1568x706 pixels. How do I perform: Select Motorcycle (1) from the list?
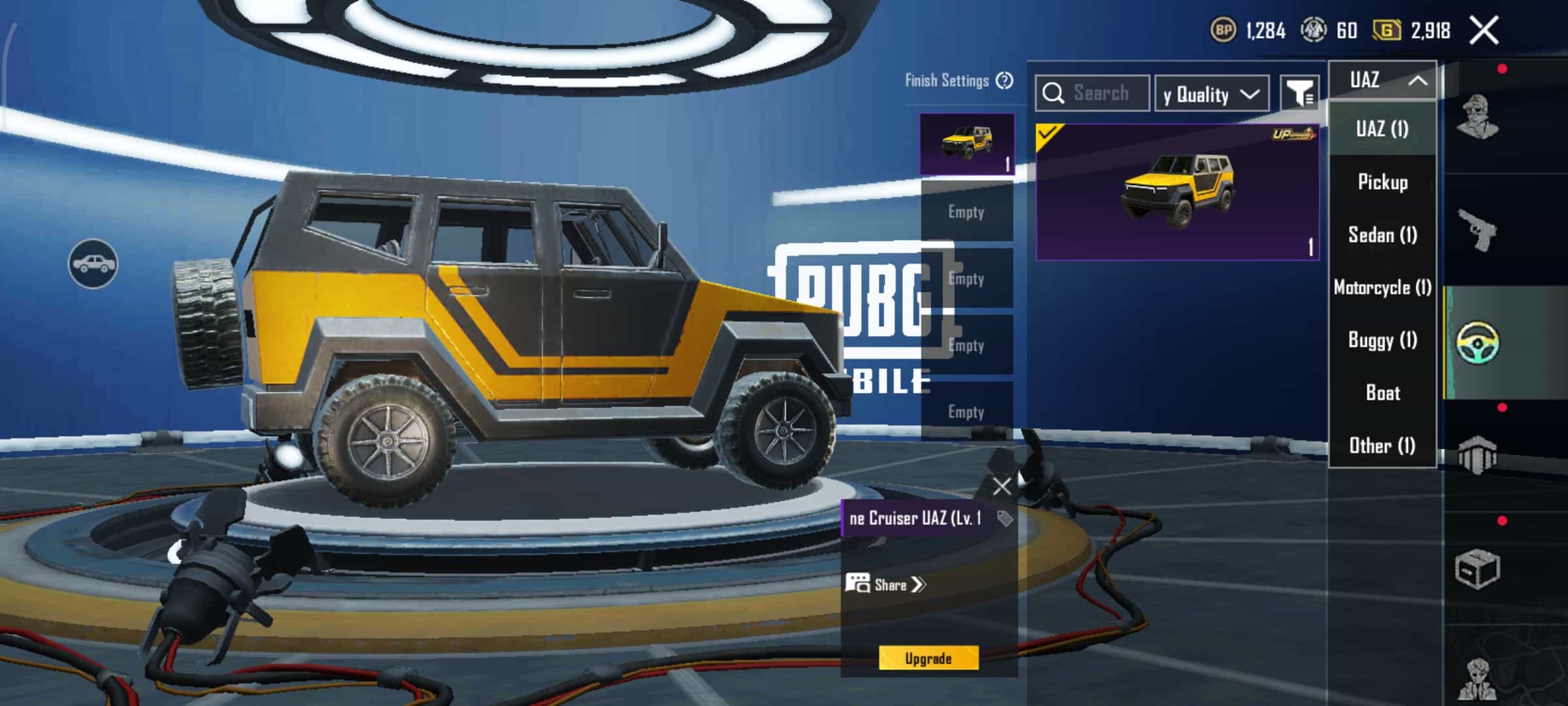tap(1382, 288)
